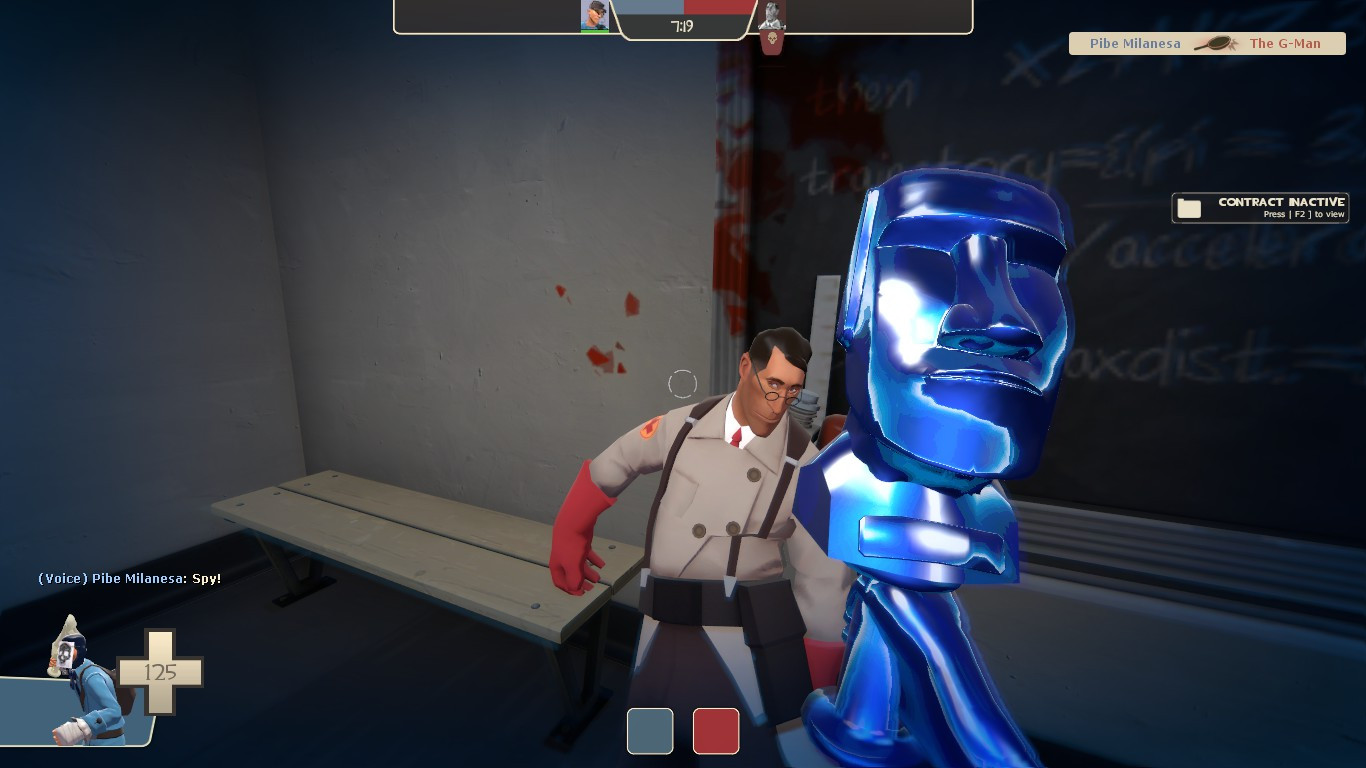Toggle the Contract Inactive notification panel

(x=1259, y=207)
